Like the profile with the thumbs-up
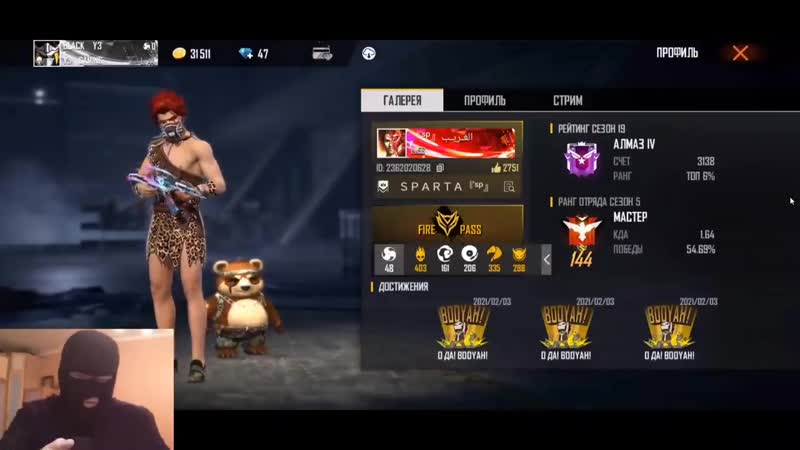 496,168
